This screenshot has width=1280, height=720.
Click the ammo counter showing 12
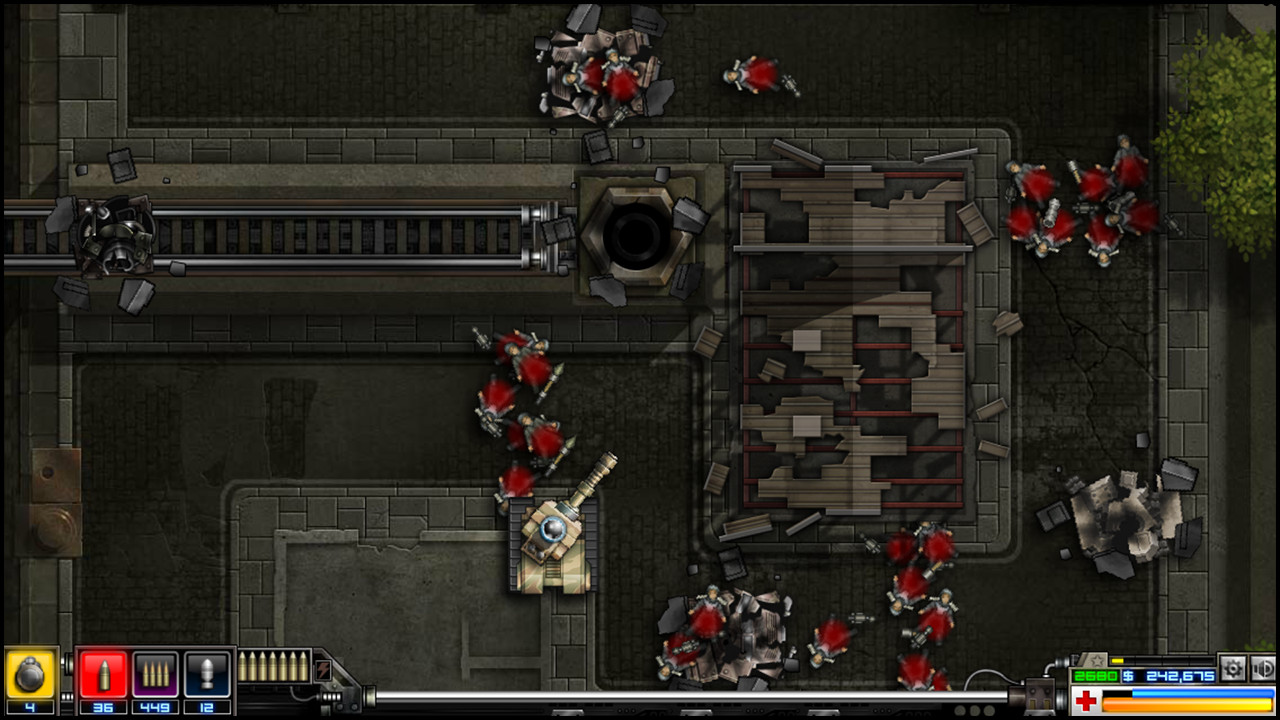(208, 706)
